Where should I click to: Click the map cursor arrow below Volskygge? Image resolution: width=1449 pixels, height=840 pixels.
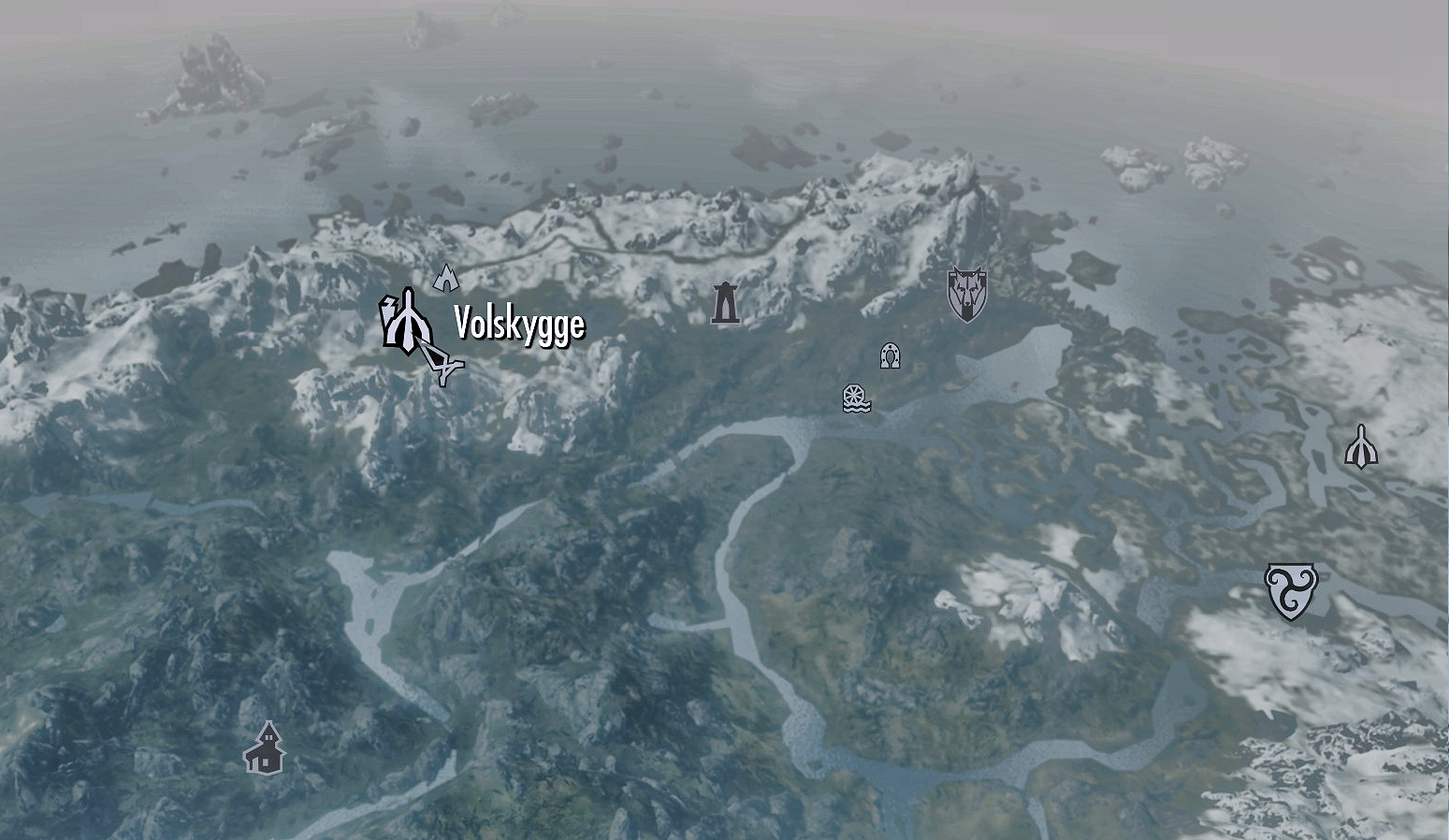pos(444,365)
